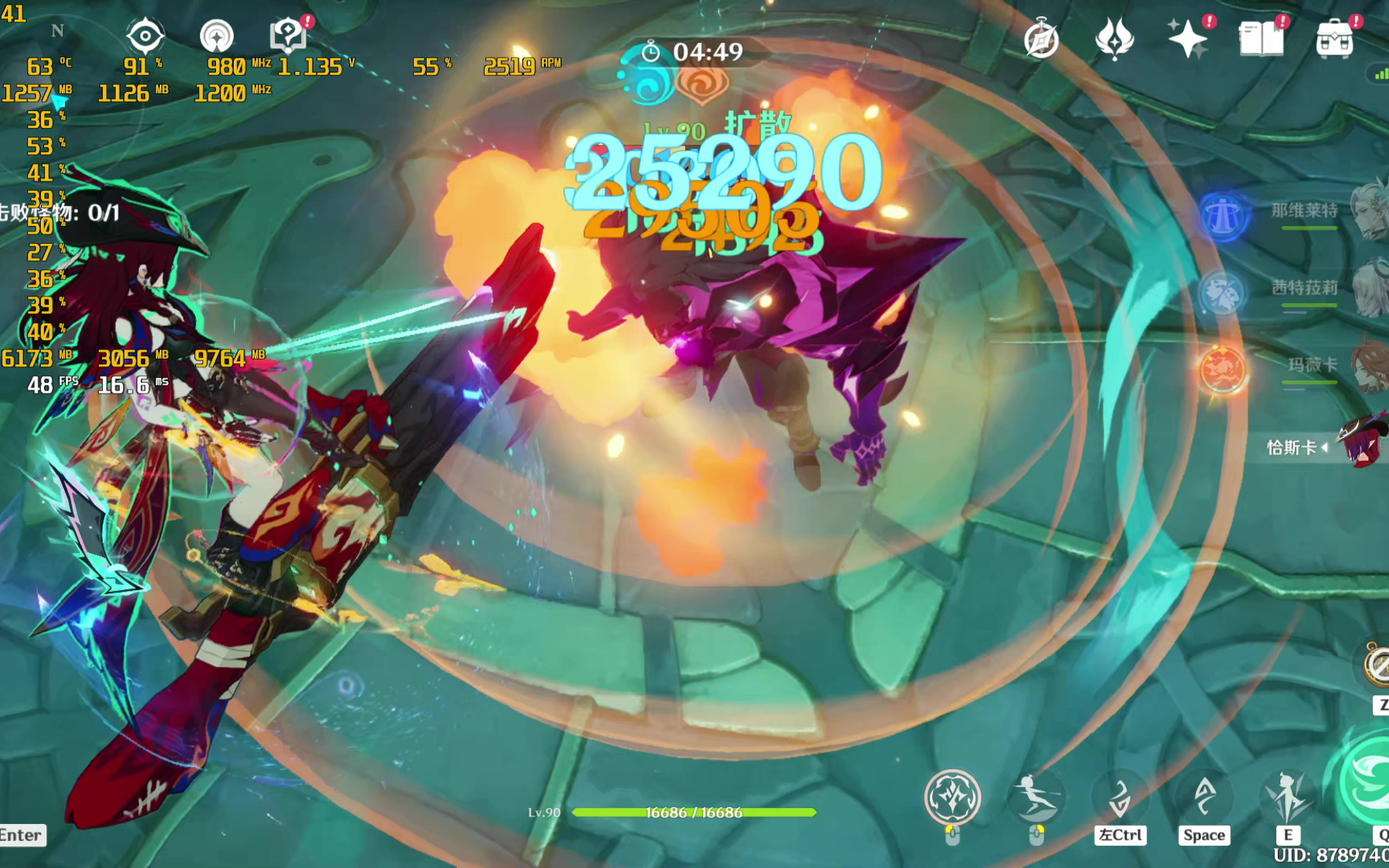This screenshot has height=868, width=1389.
Task: Switch to party member 茜特菈莉
Action: pos(1304,288)
